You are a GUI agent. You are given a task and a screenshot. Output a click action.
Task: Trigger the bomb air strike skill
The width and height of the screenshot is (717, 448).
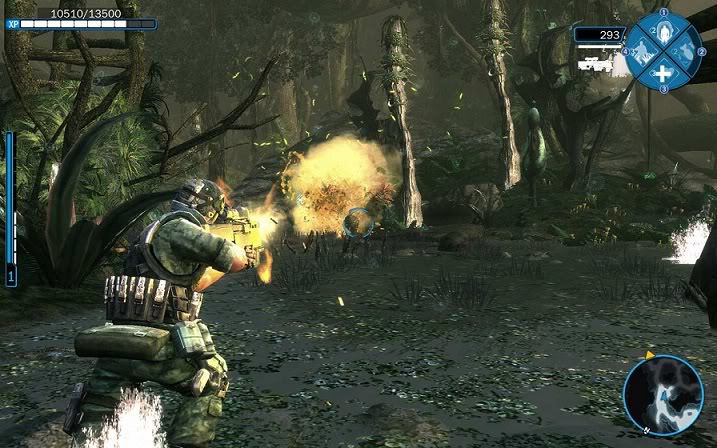point(684,50)
